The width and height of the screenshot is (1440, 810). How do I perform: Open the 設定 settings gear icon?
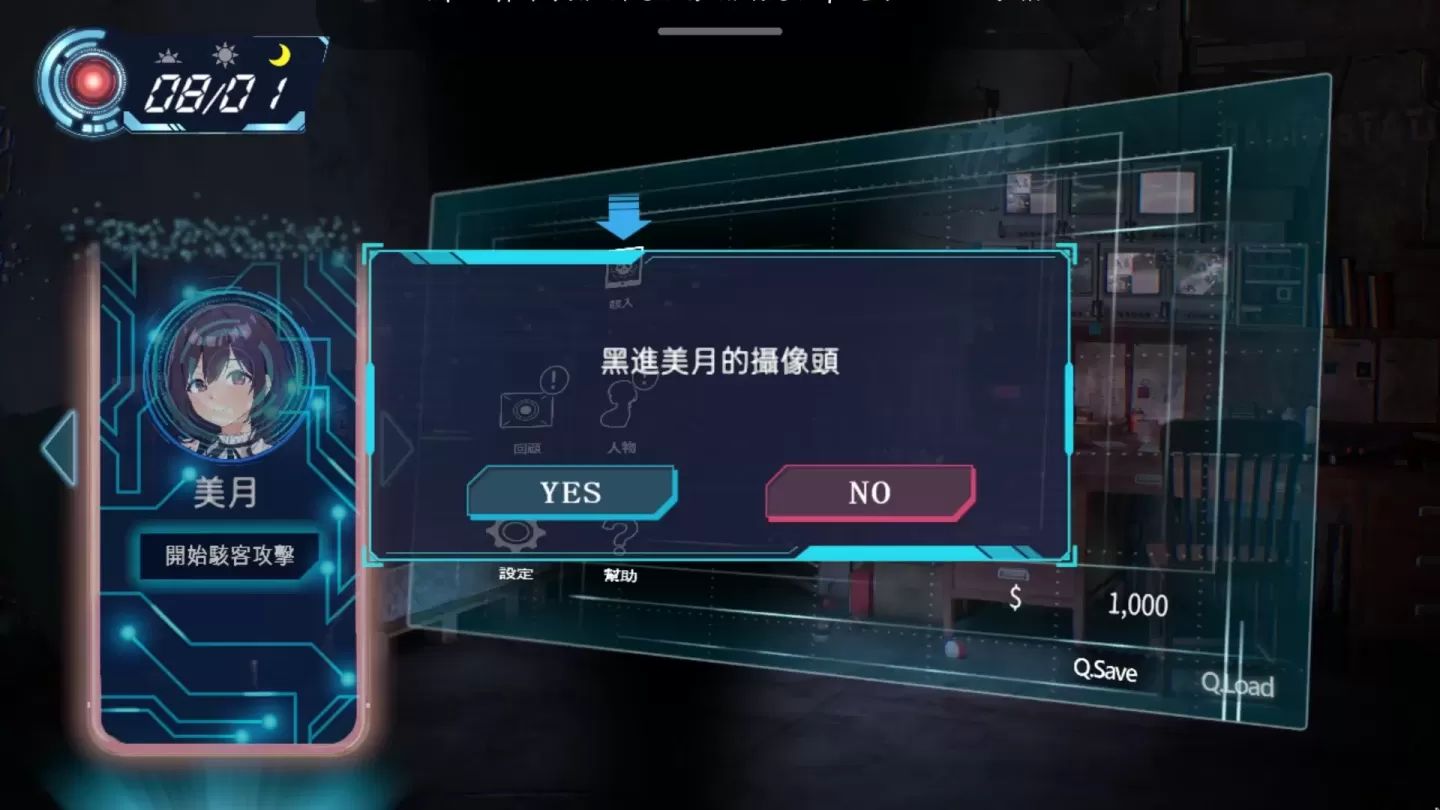[x=516, y=535]
